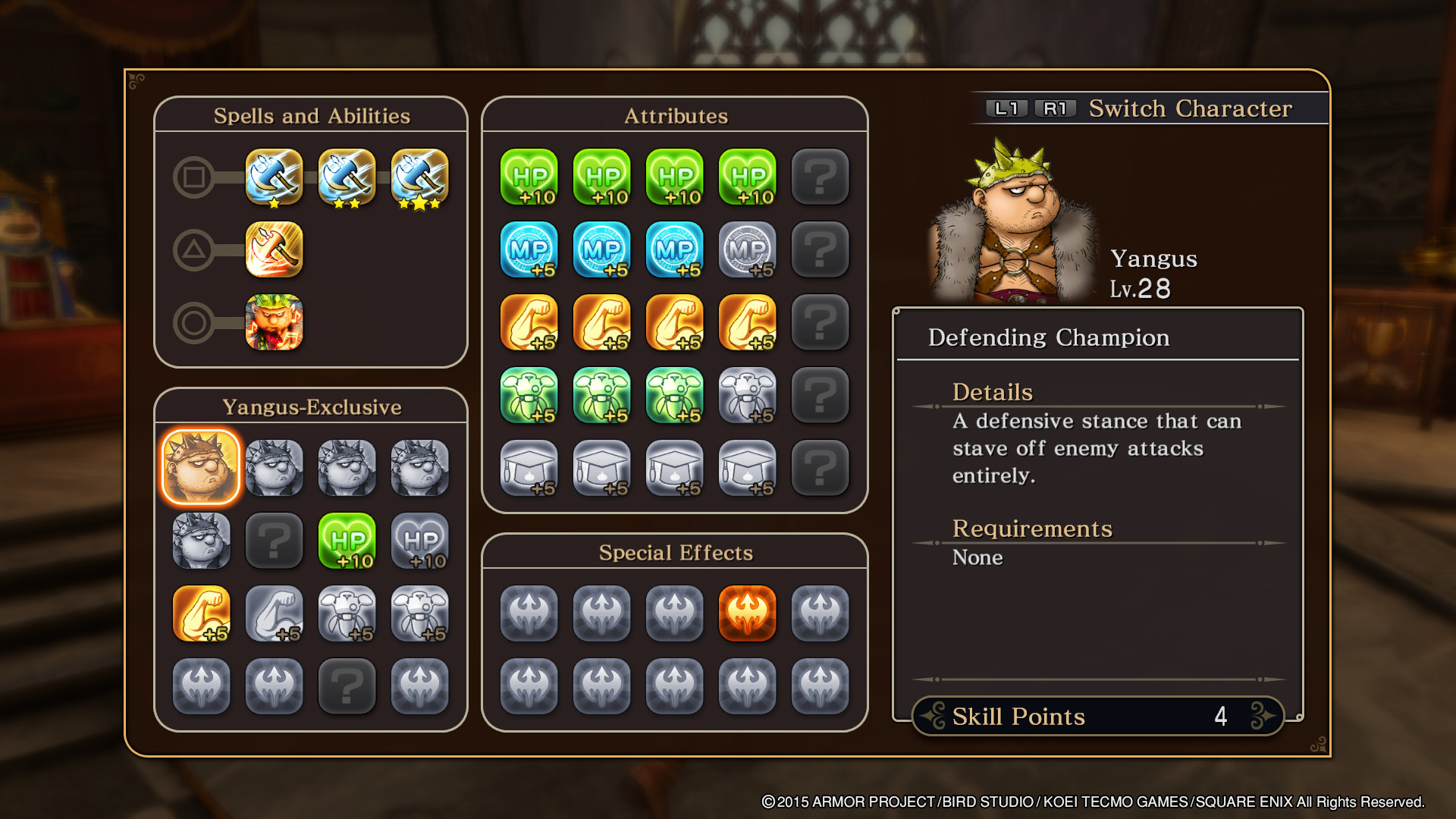This screenshot has height=819, width=1456.
Task: Select the orange hammer ability beside the triangle
Action: pos(274,249)
